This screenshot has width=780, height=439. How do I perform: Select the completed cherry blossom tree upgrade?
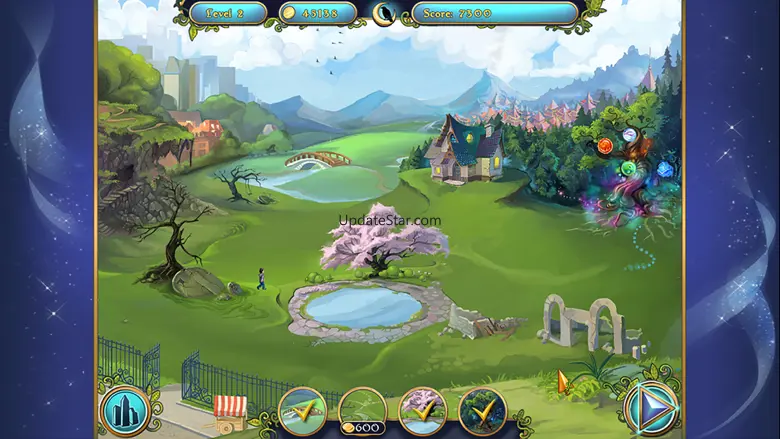[x=422, y=411]
